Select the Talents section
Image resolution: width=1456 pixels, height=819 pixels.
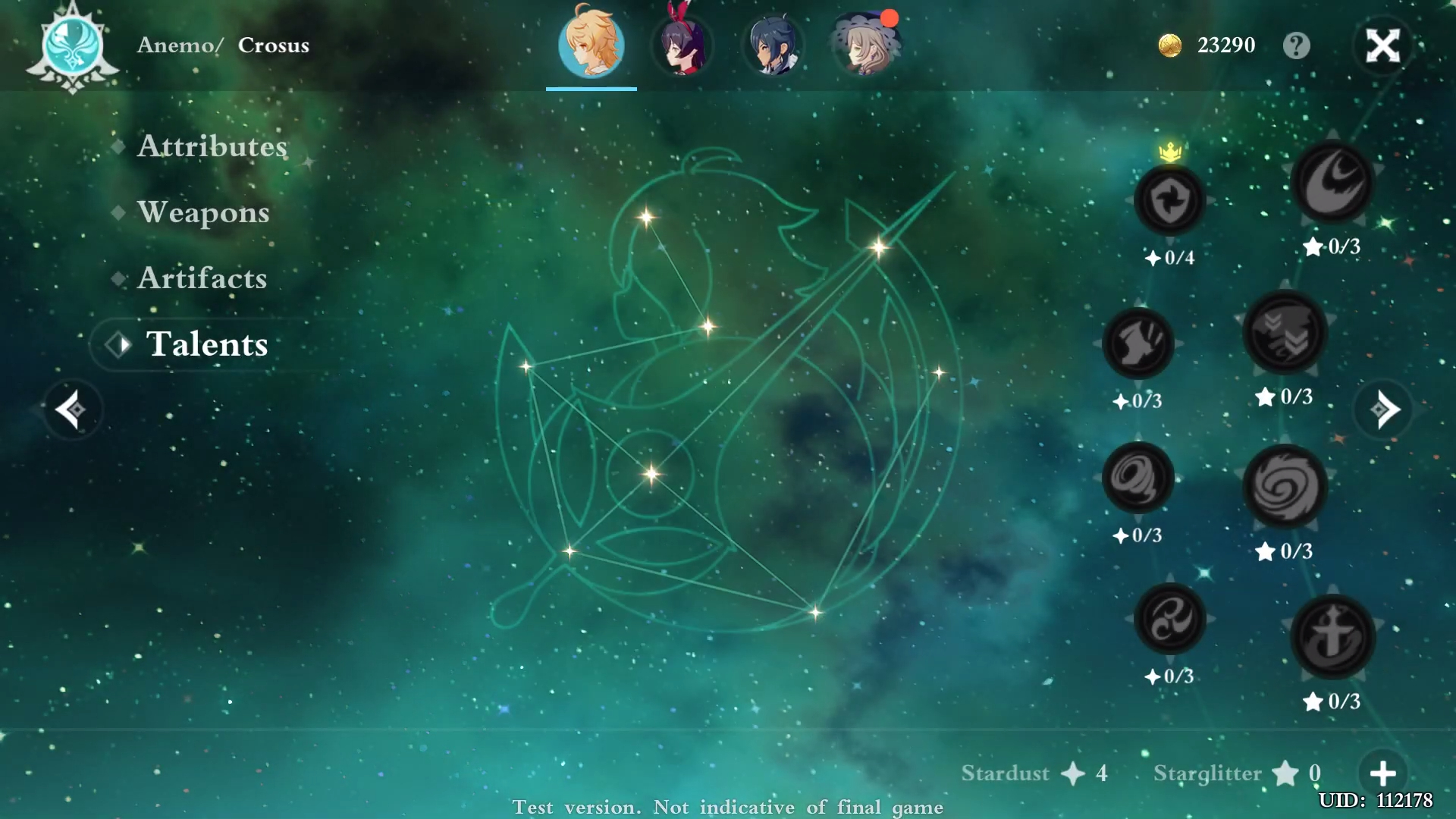click(207, 344)
